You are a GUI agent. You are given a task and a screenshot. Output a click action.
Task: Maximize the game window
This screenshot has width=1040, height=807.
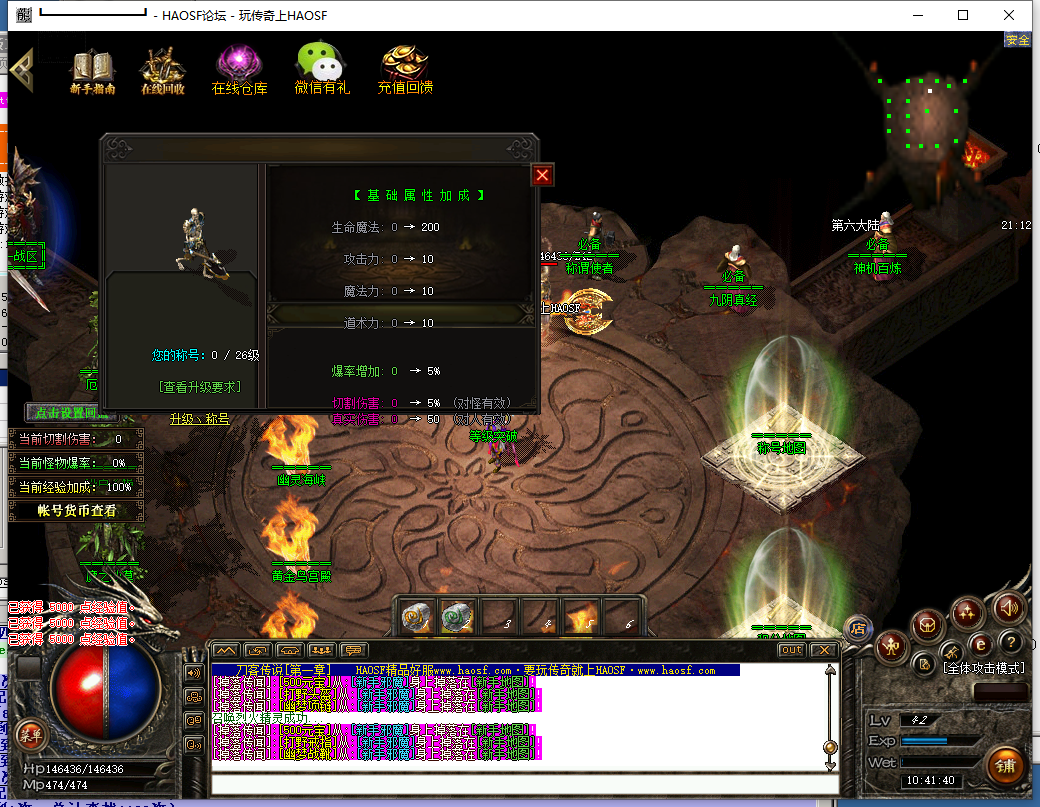[963, 15]
